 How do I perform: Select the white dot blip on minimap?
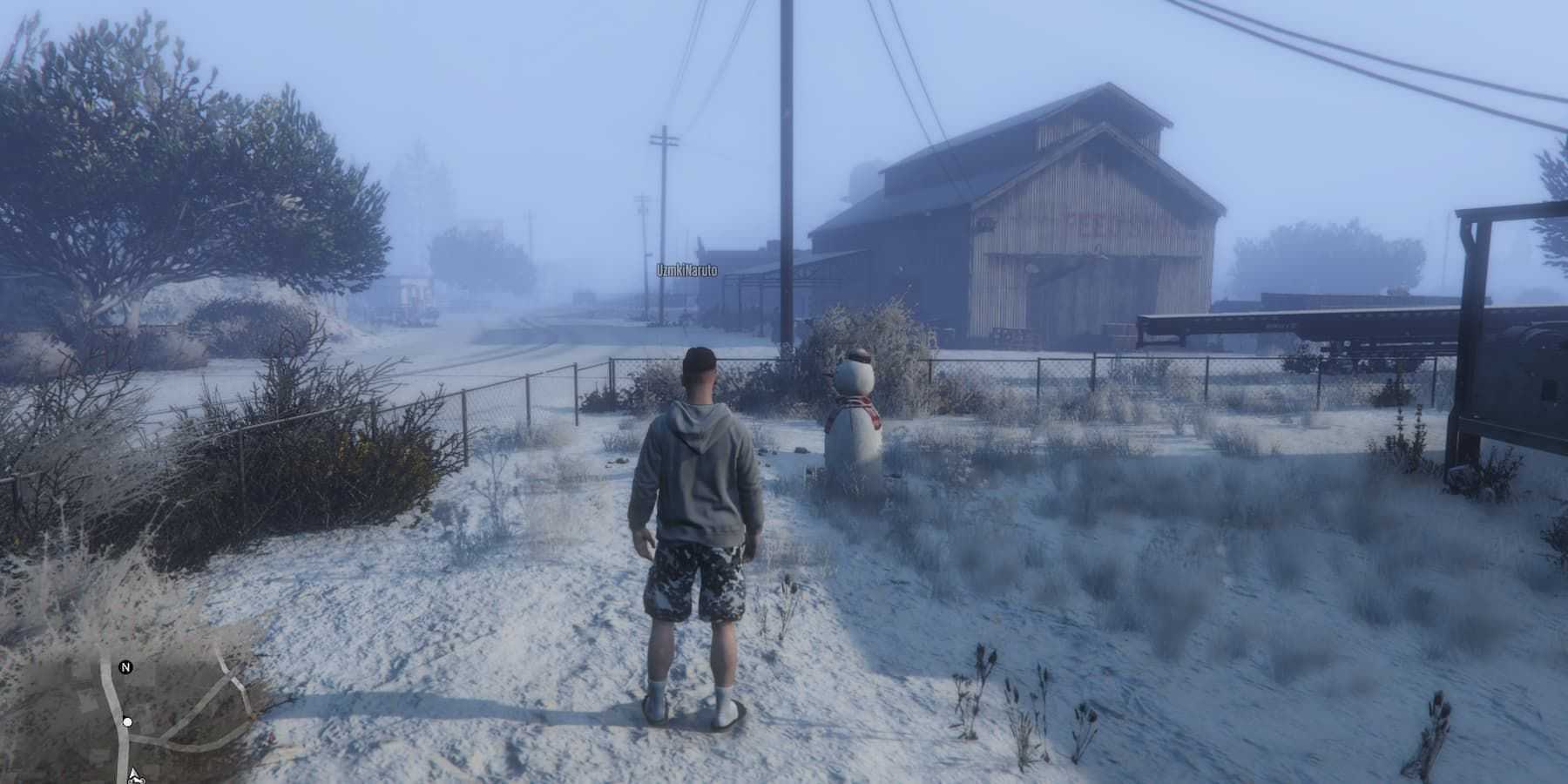128,722
